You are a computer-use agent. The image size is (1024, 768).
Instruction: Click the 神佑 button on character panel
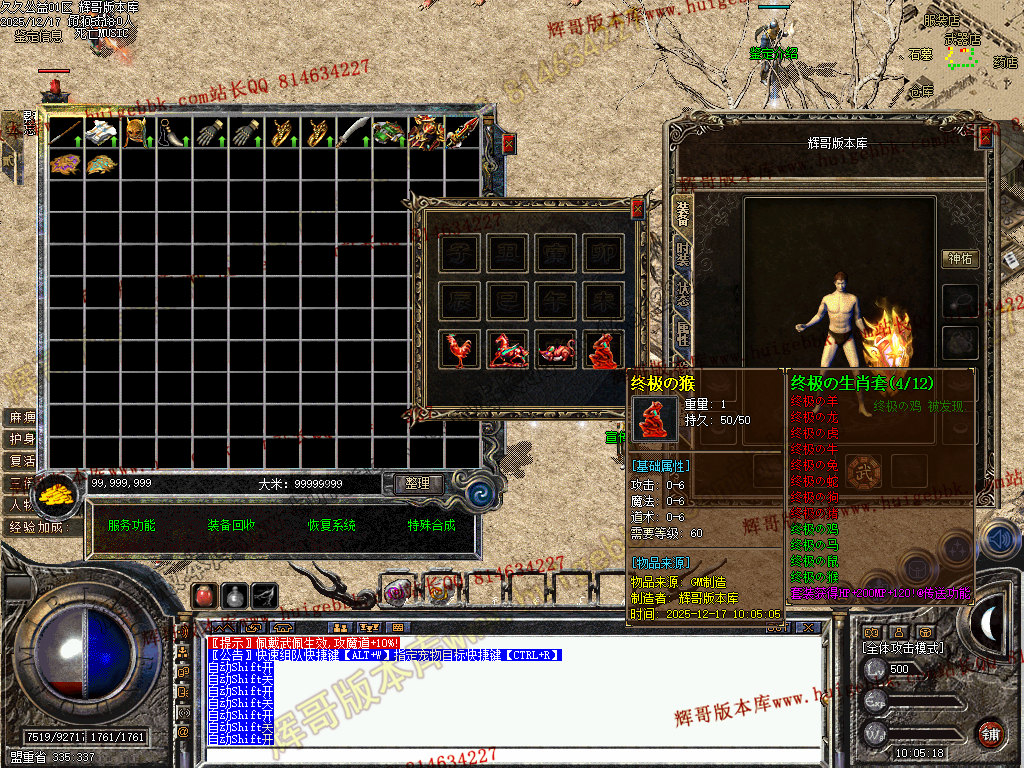click(x=961, y=258)
